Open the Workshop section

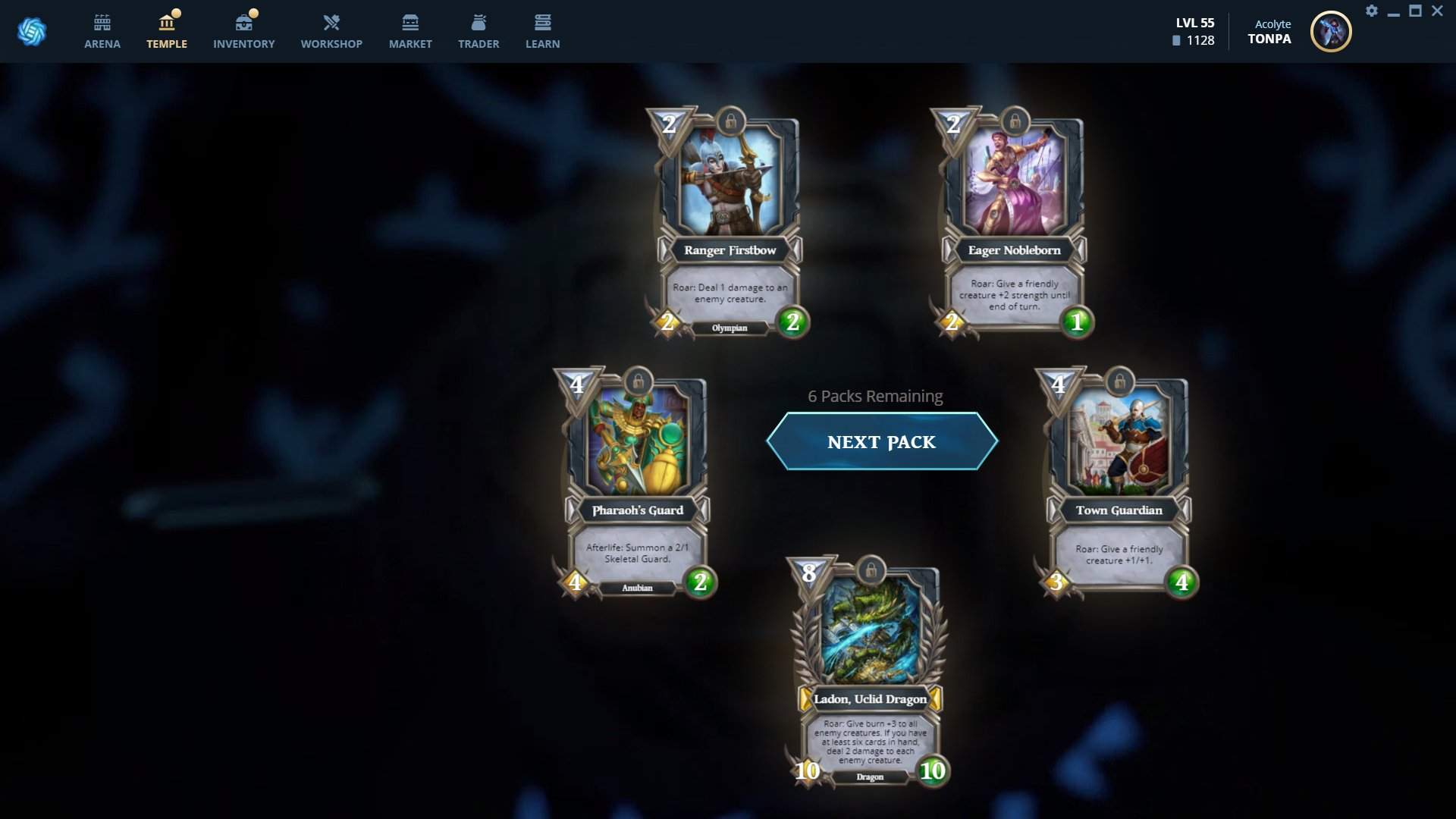coord(331,32)
